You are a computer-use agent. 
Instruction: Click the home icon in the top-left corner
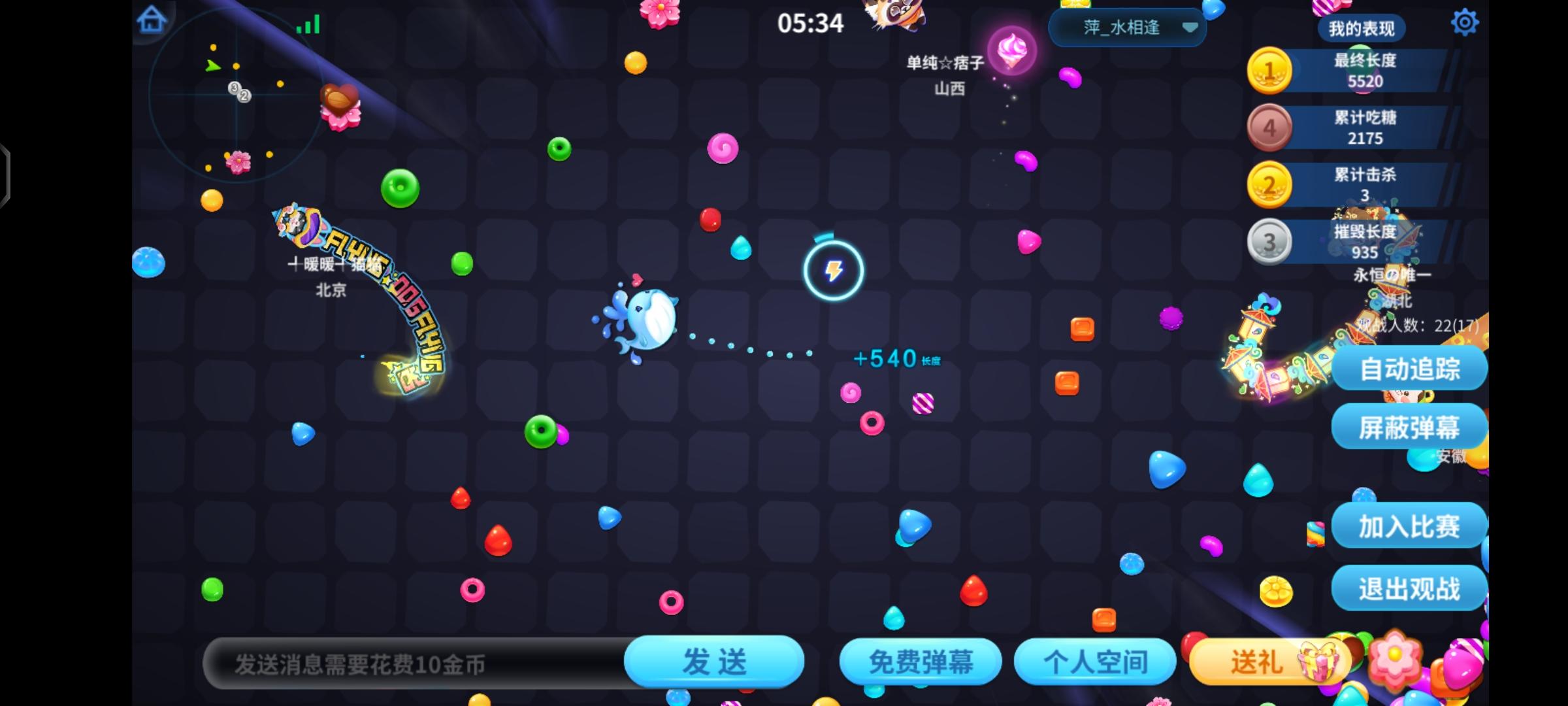152,20
